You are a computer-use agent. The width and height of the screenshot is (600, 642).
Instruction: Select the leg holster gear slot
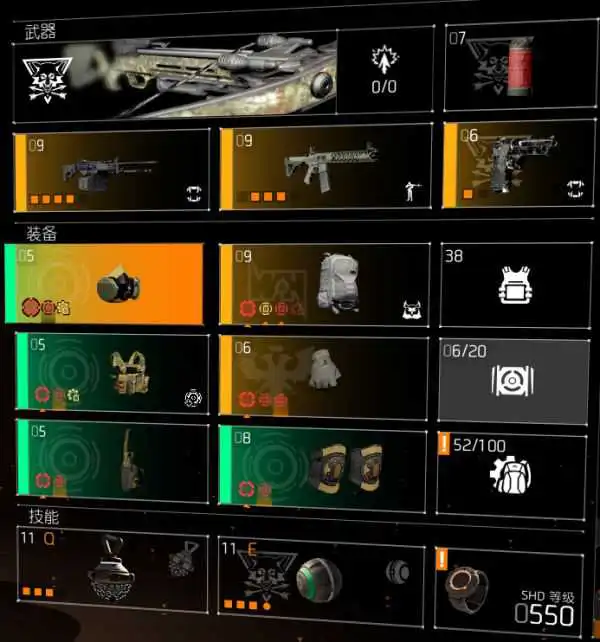[x=112, y=460]
